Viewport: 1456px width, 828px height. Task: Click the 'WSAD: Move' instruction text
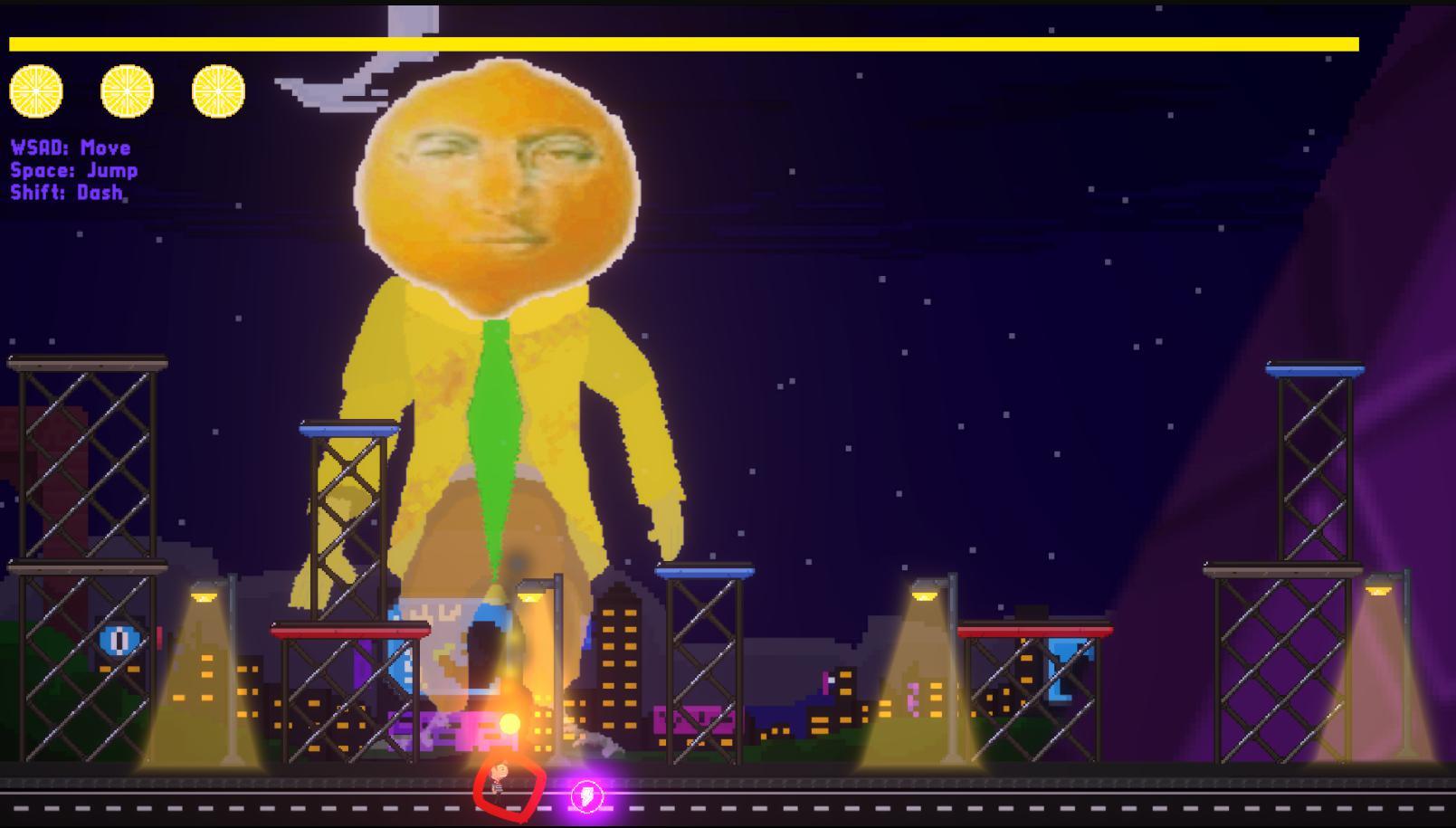click(x=71, y=147)
